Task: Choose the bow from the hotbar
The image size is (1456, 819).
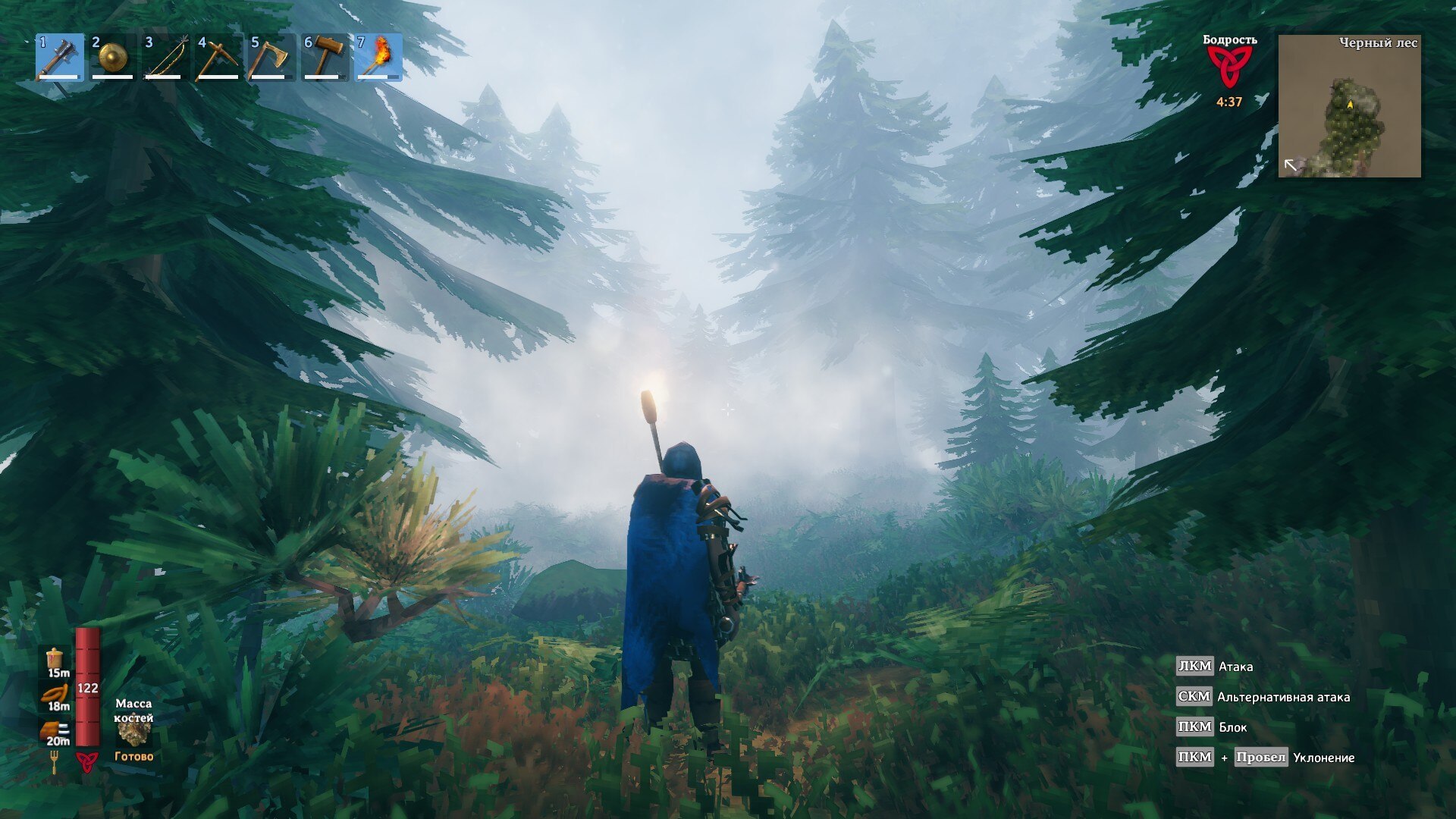Action: click(166, 57)
